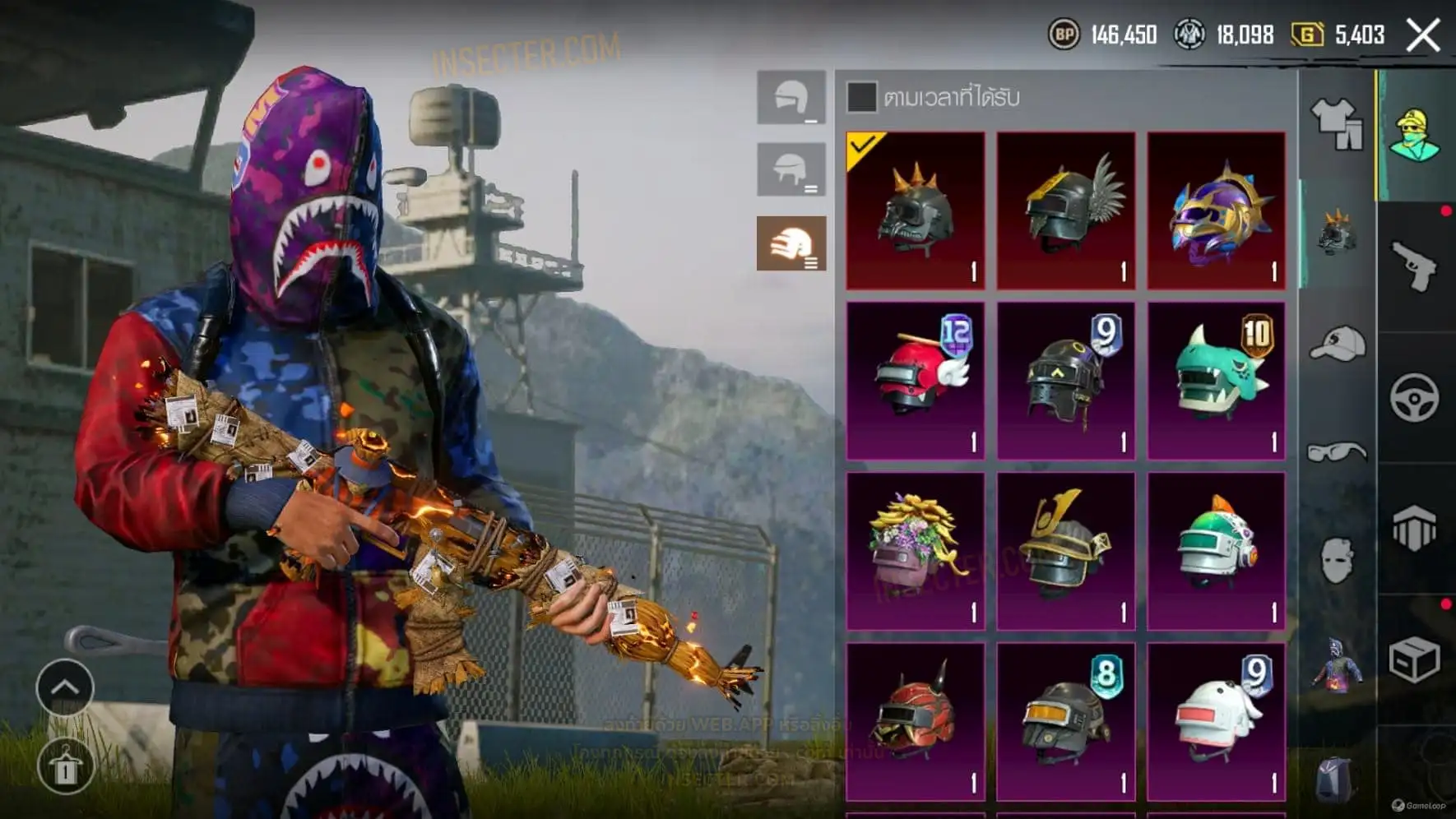This screenshot has height=819, width=1456.
Task: Select the spiked skull helmet
Action: [x=915, y=211]
